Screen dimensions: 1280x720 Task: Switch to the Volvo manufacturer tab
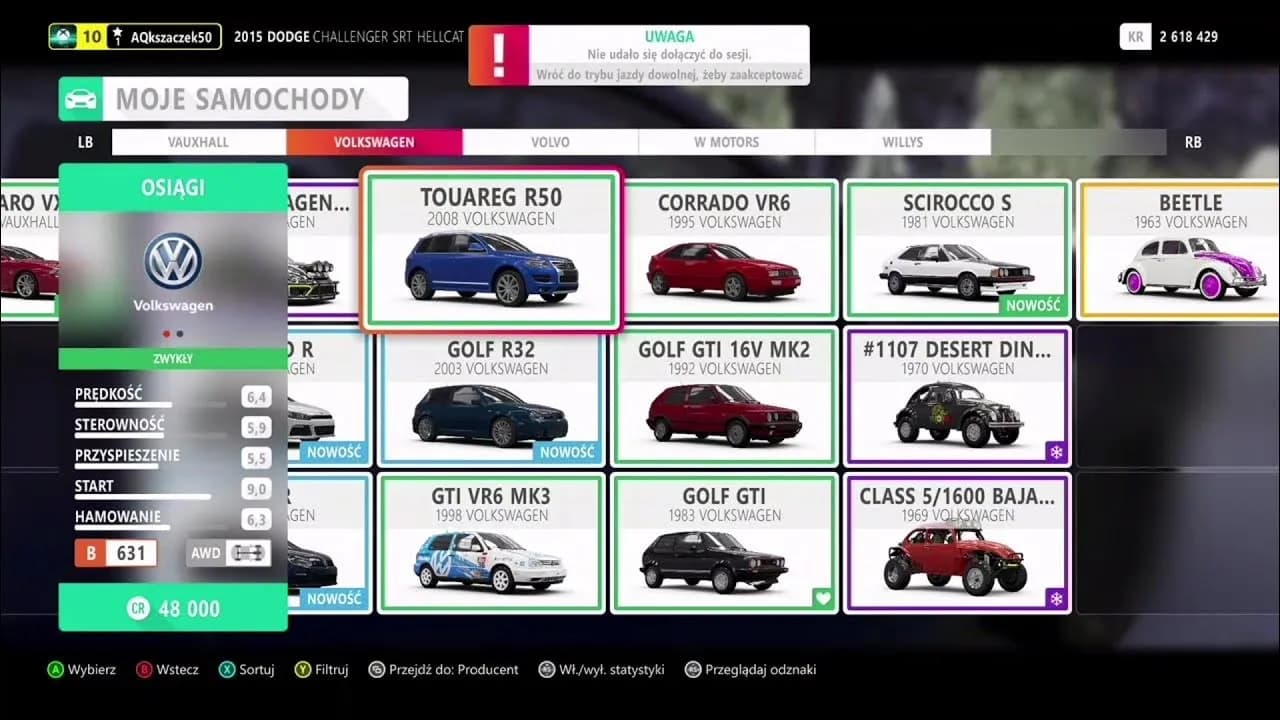pyautogui.click(x=552, y=141)
